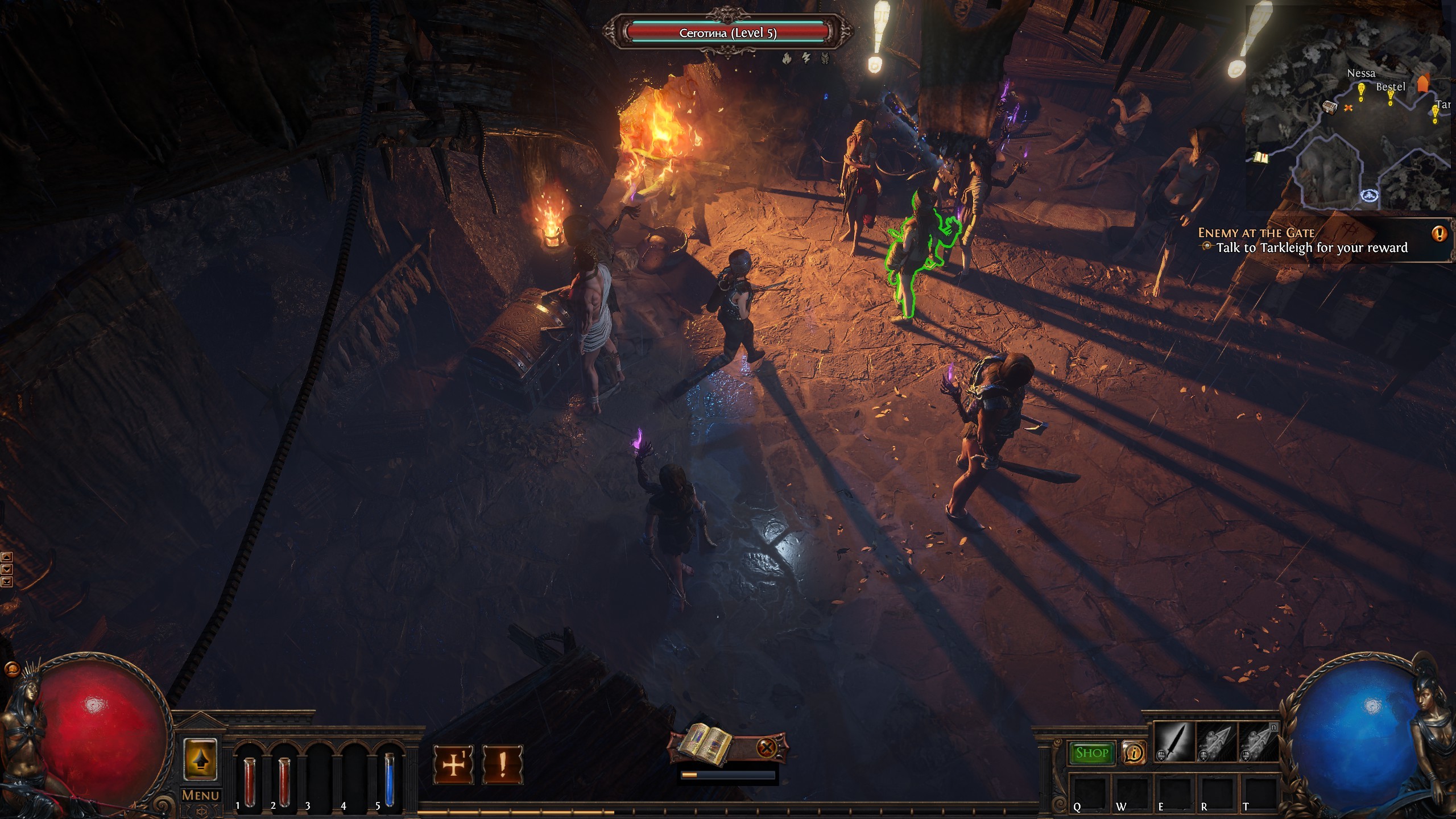Image resolution: width=1456 pixels, height=819 pixels.
Task: Open the passive skill point cross notification
Action: [x=453, y=765]
